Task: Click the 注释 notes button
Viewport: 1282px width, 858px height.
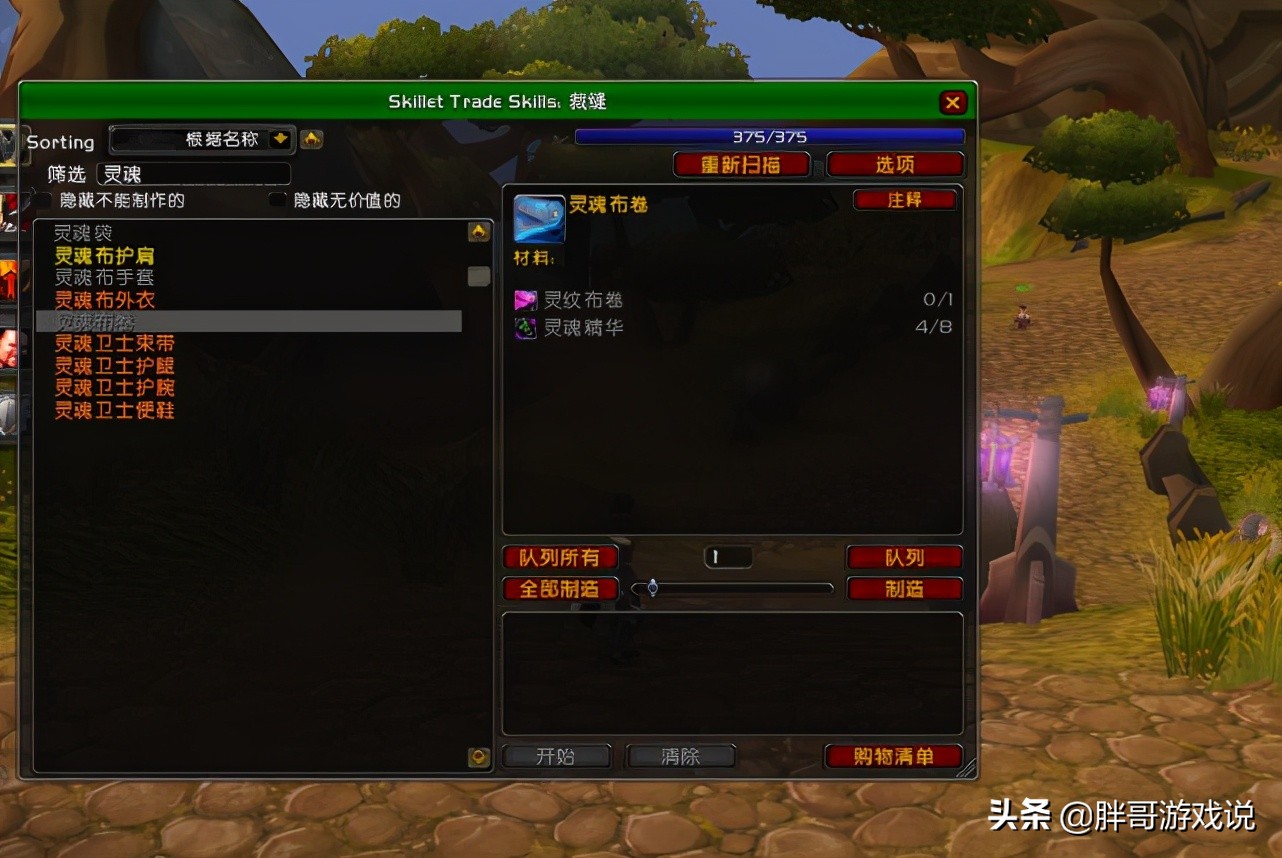Action: (904, 199)
